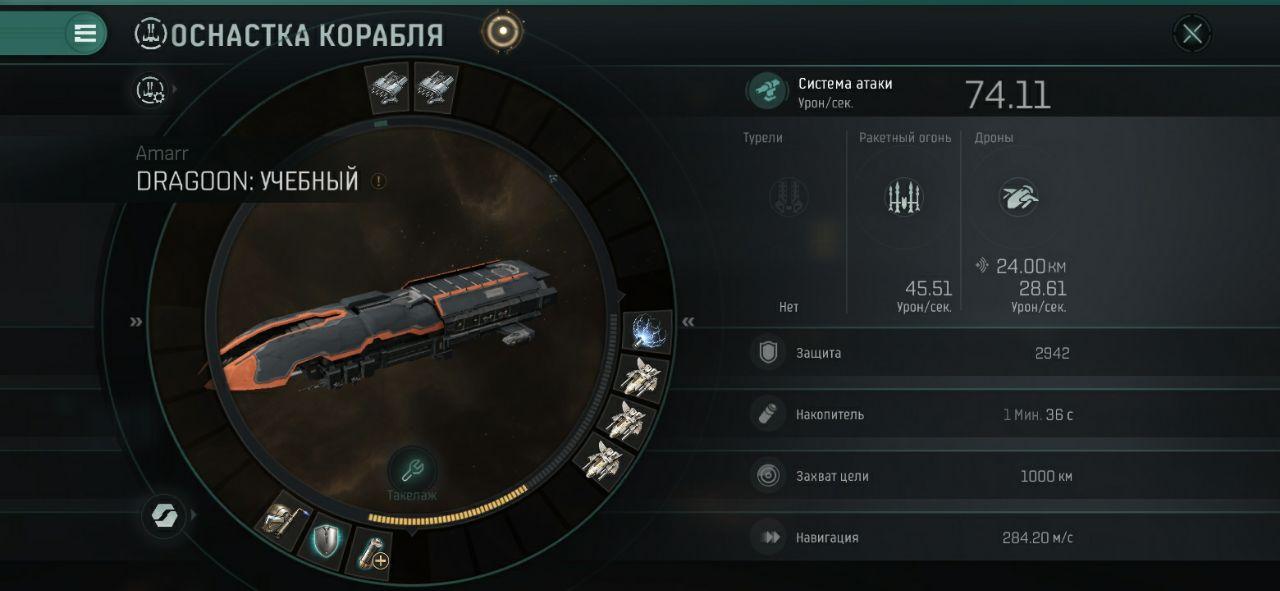This screenshot has width=1280, height=591.
Task: Click warning icon beside Dragoon name
Action: click(x=378, y=182)
